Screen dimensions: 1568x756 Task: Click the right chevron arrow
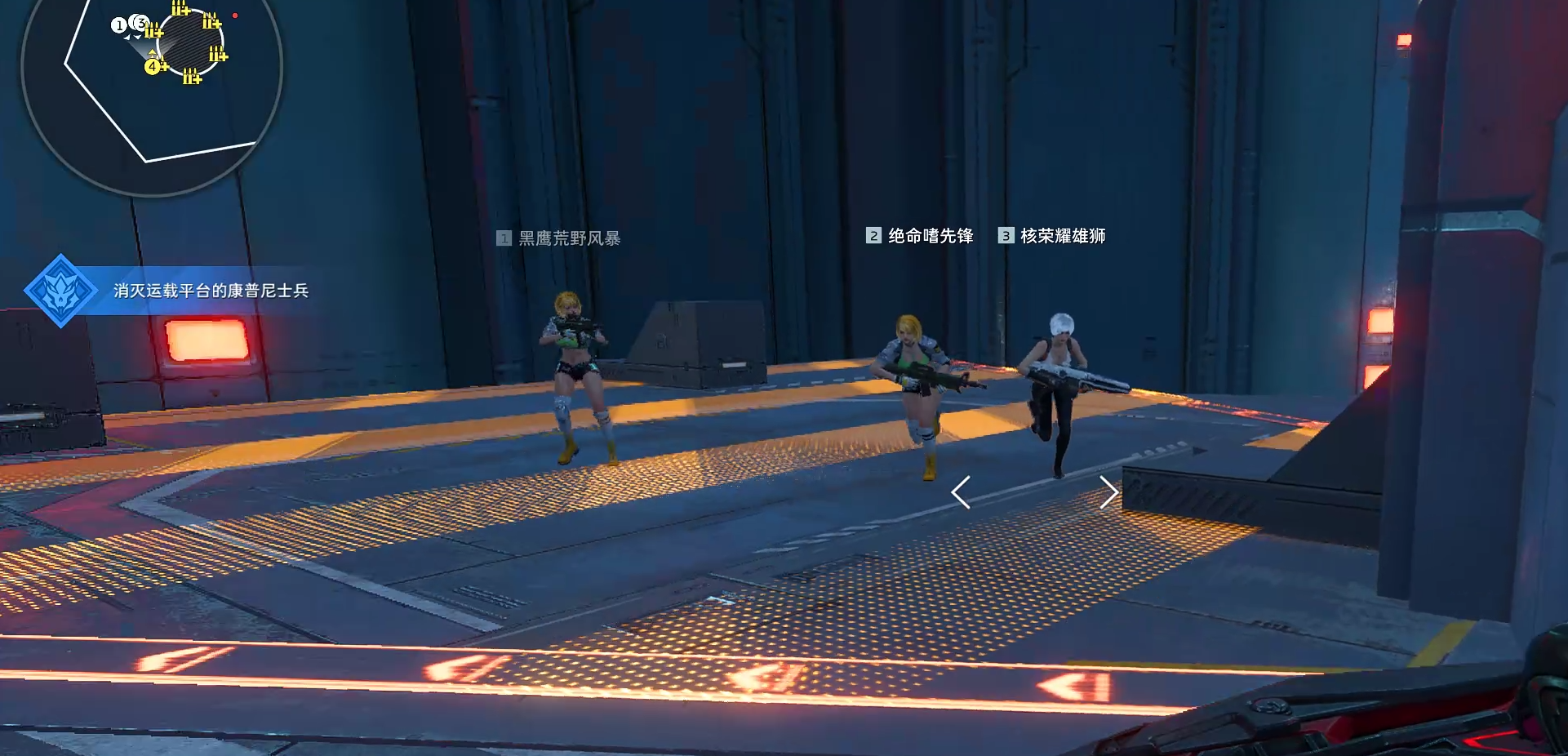(1108, 492)
